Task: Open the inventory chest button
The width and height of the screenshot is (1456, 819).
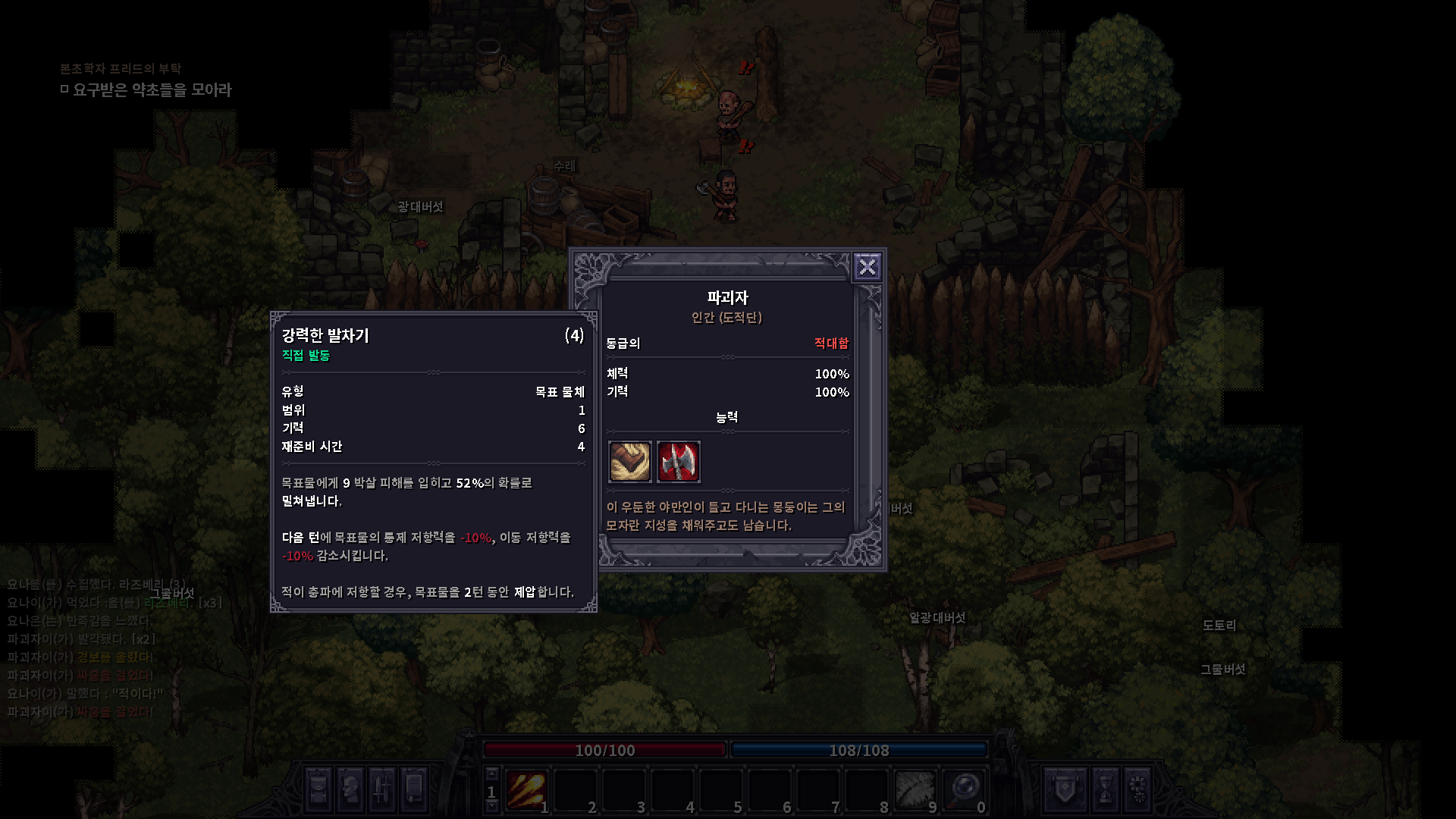Action: pyautogui.click(x=318, y=789)
